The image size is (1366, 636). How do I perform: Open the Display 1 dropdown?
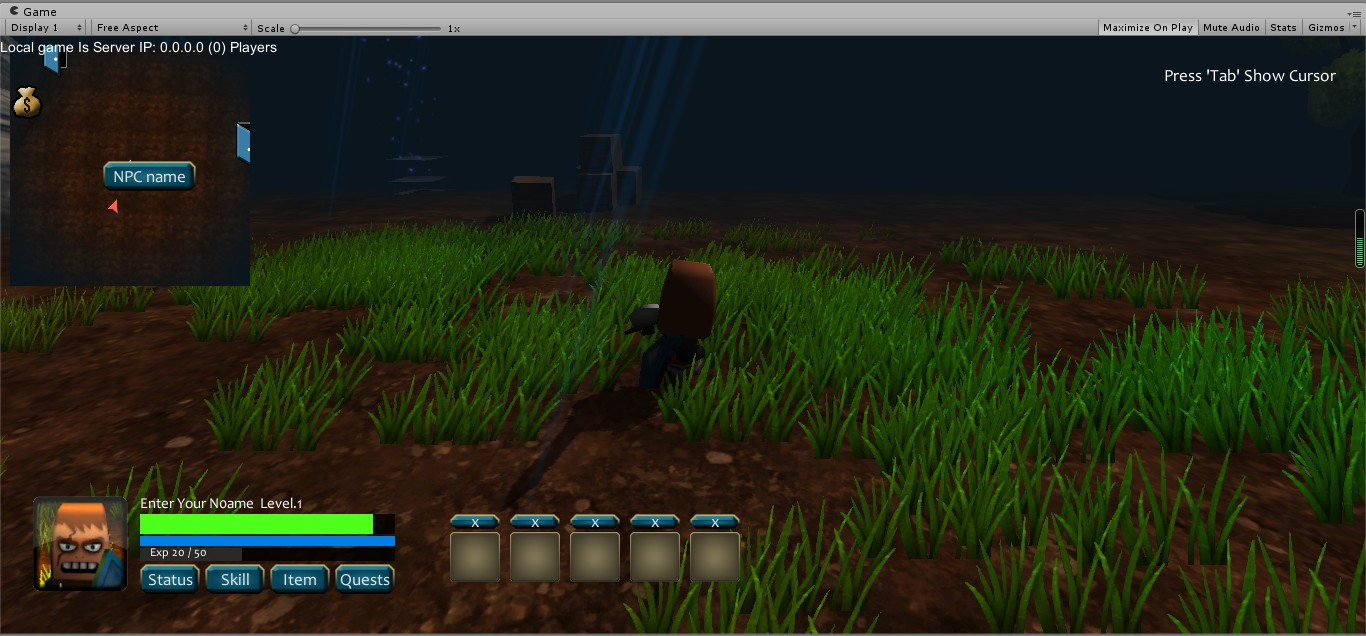pos(46,28)
